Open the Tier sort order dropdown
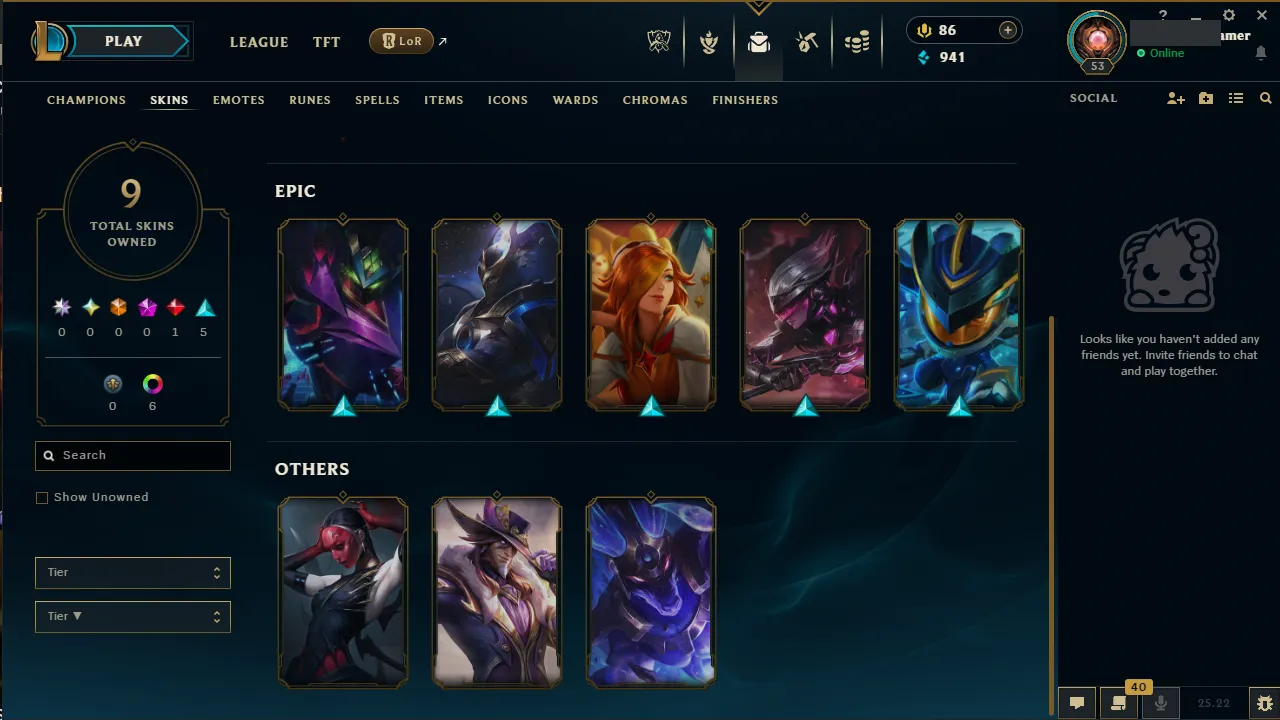 tap(132, 616)
